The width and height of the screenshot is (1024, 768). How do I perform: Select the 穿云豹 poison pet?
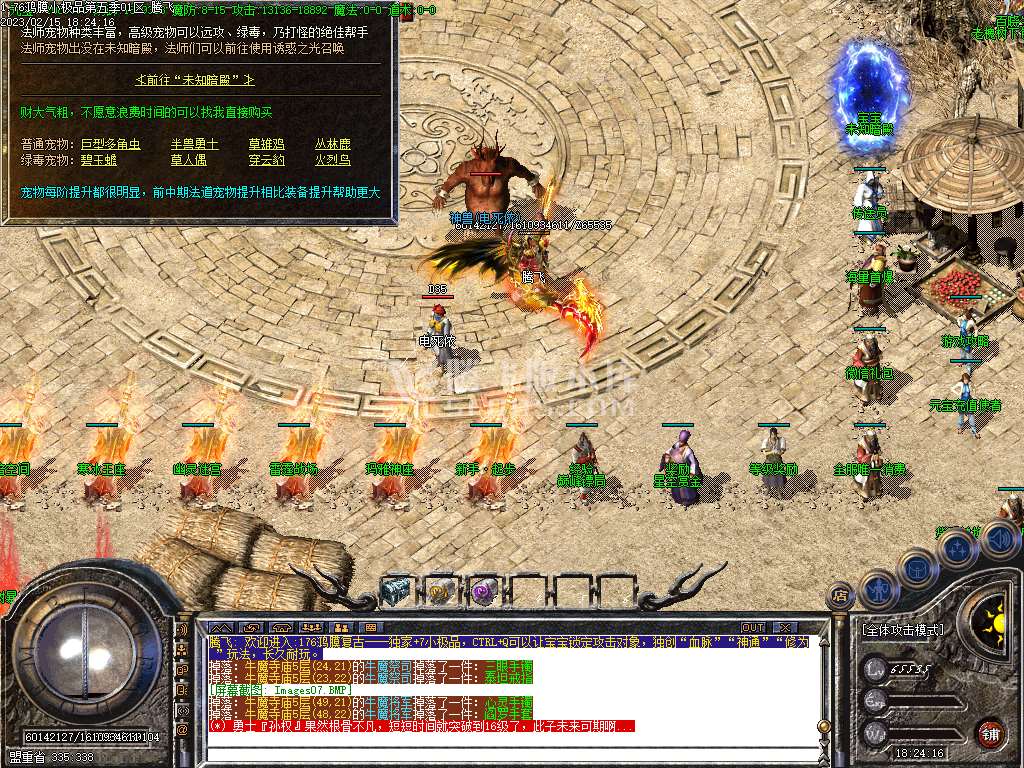pos(266,160)
